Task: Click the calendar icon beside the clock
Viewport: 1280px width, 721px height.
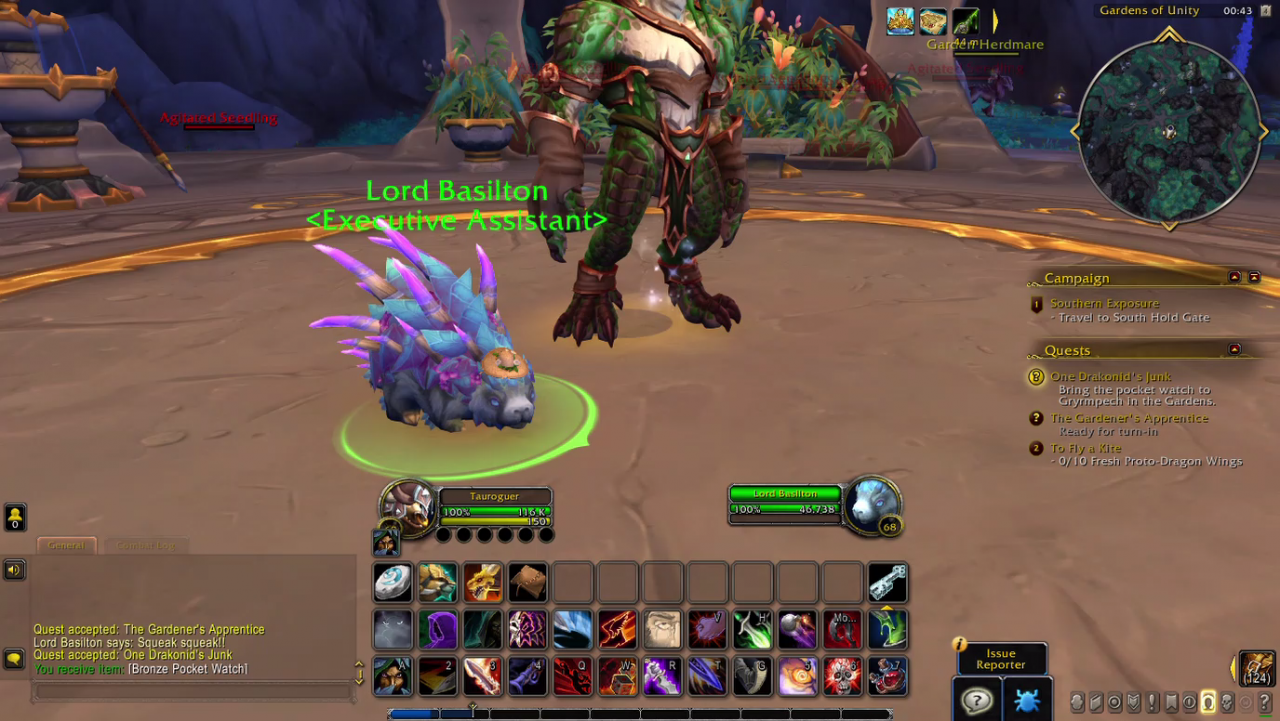Action: coord(1264,11)
